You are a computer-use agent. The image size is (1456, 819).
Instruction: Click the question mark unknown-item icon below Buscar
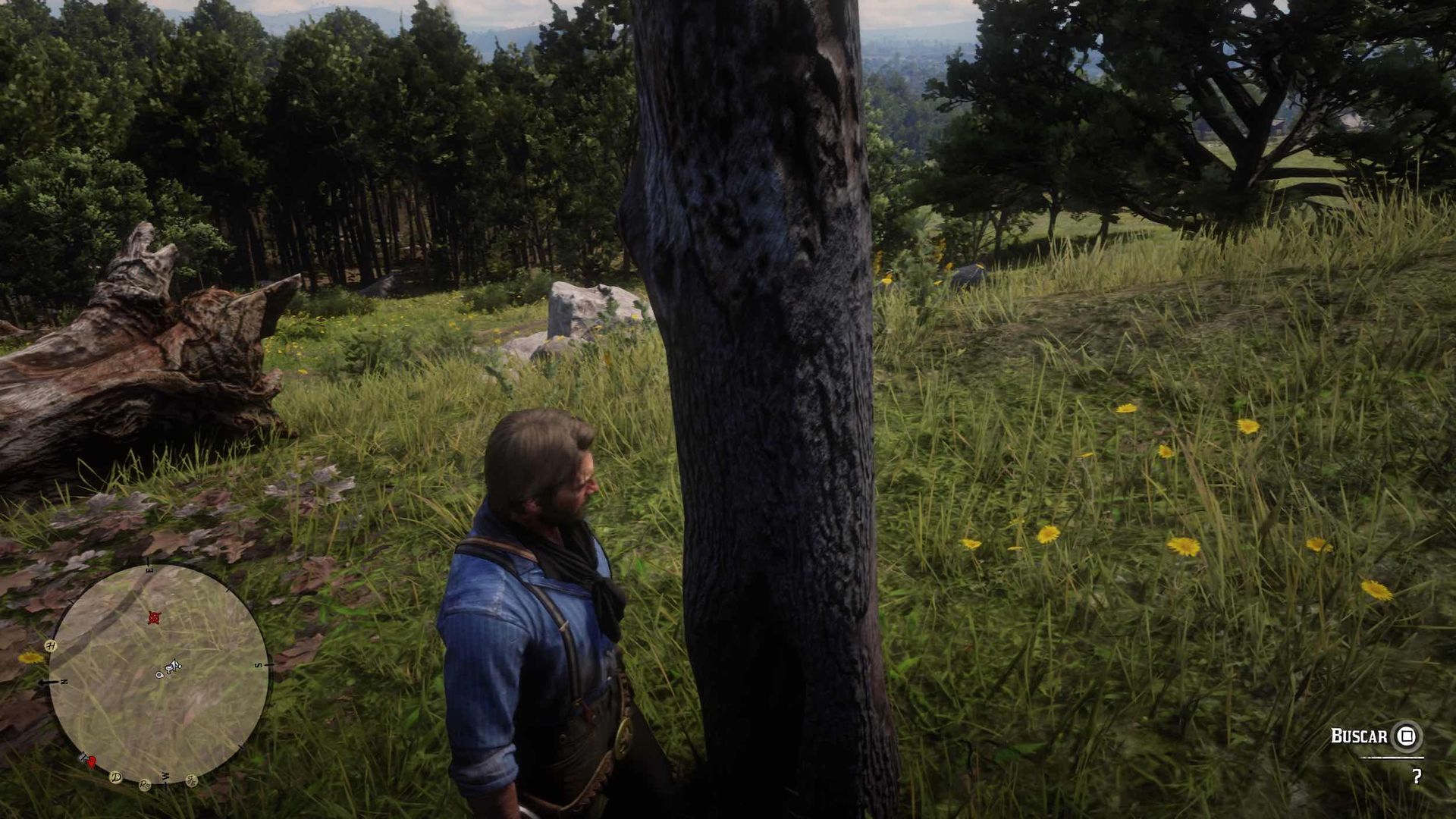coord(1417,777)
